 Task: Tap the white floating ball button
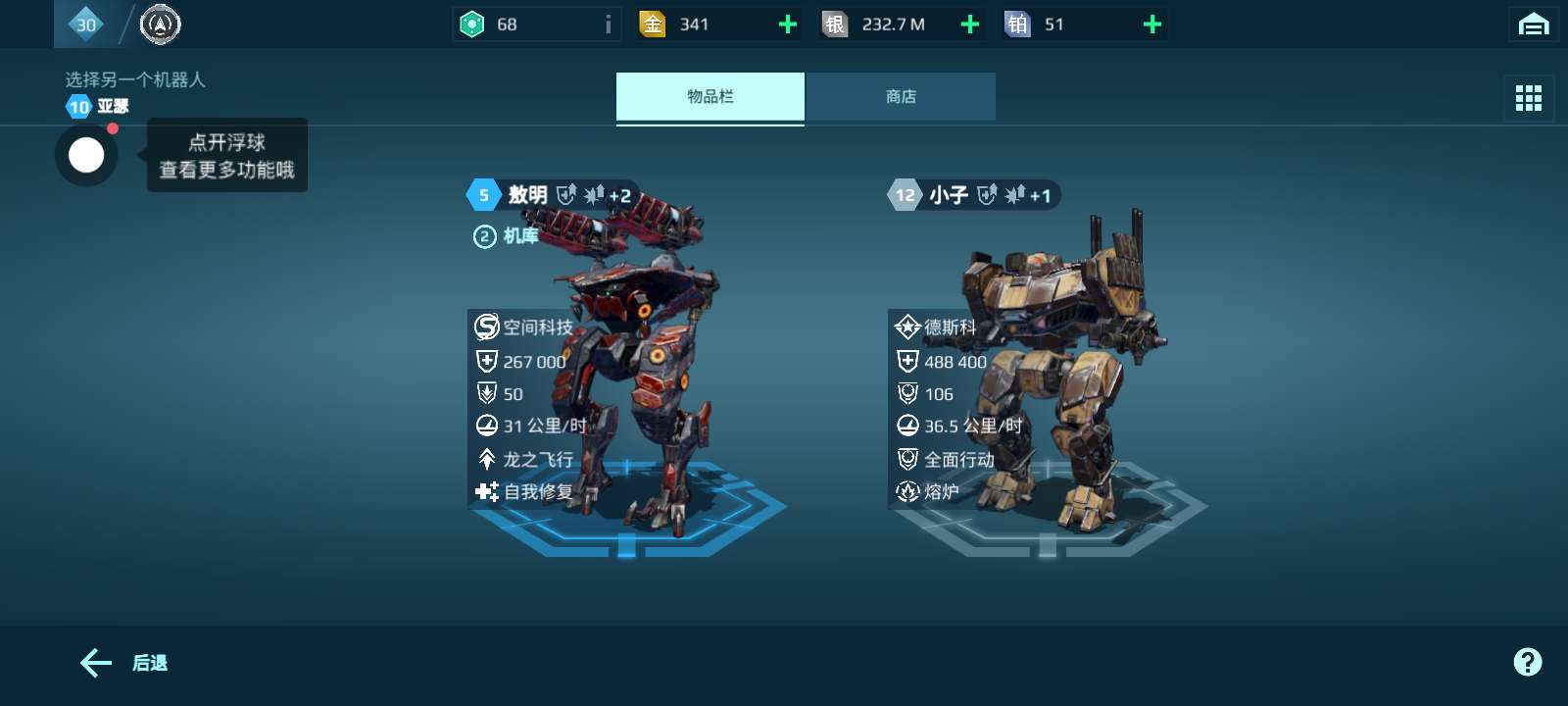tap(86, 155)
